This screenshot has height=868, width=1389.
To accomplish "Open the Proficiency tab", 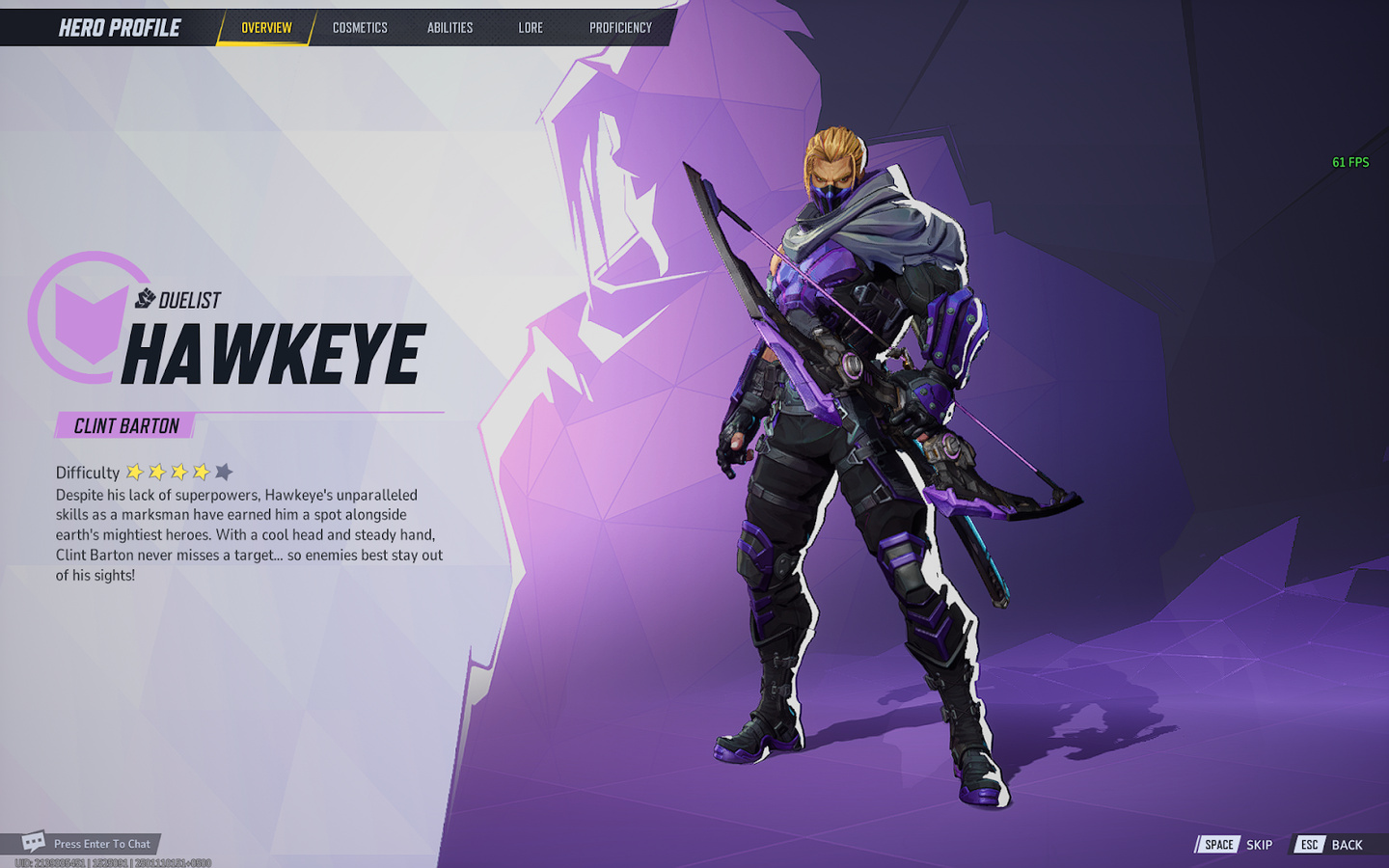I will tap(618, 27).
